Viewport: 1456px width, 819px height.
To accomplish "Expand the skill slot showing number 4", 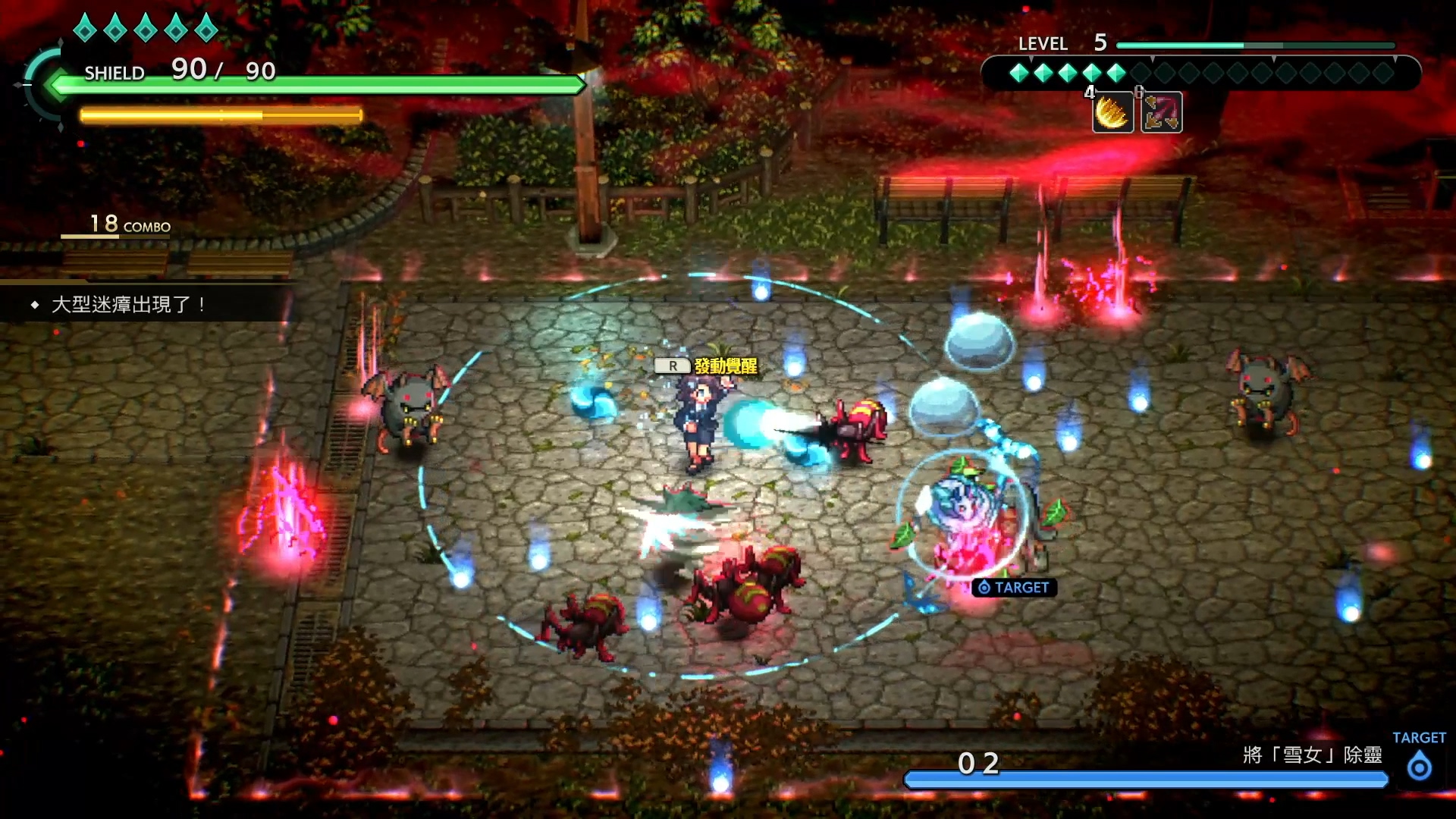I will coord(1090,94).
